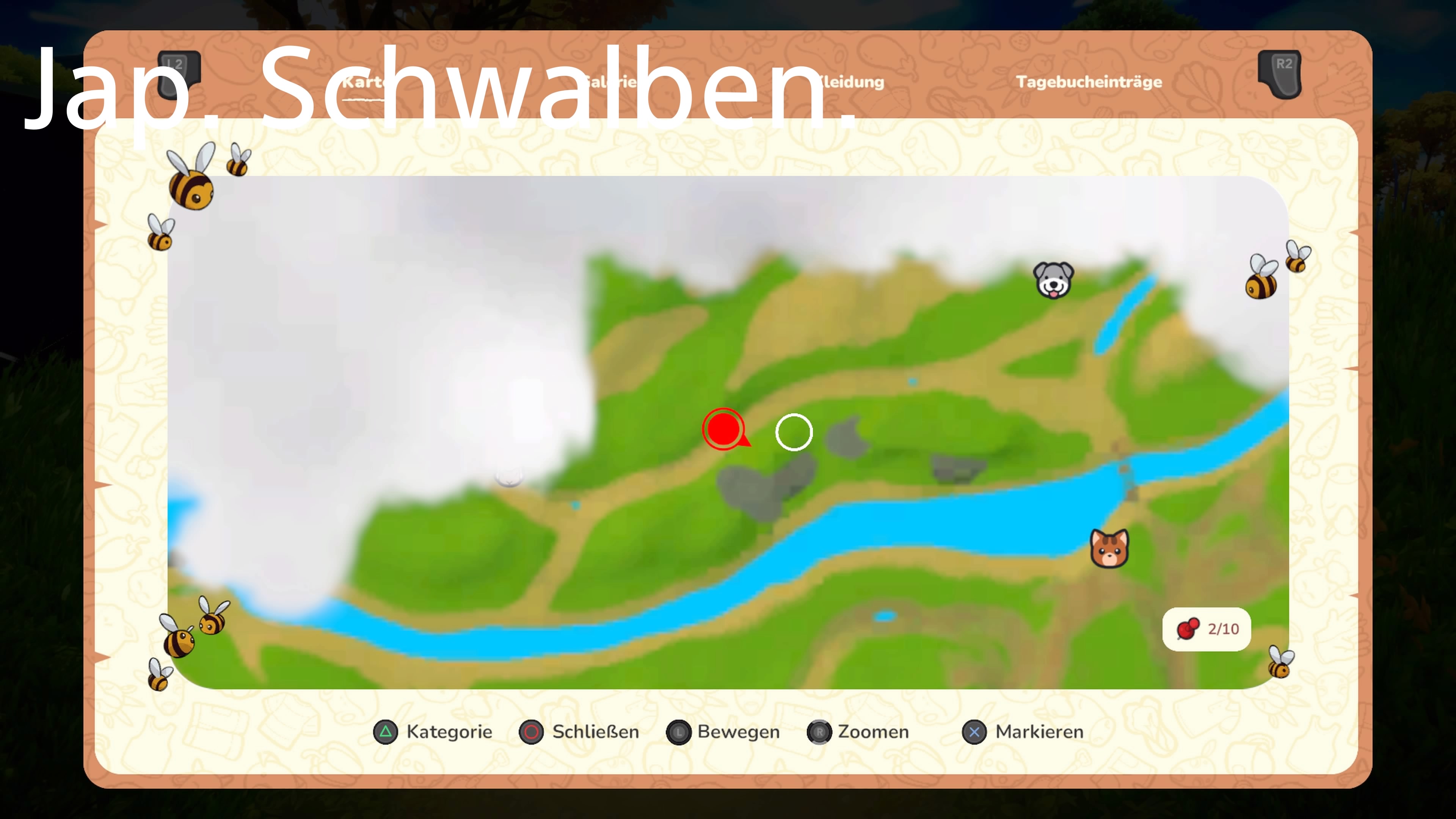Click the white circle cursor on the map
The image size is (1456, 819).
point(794,431)
